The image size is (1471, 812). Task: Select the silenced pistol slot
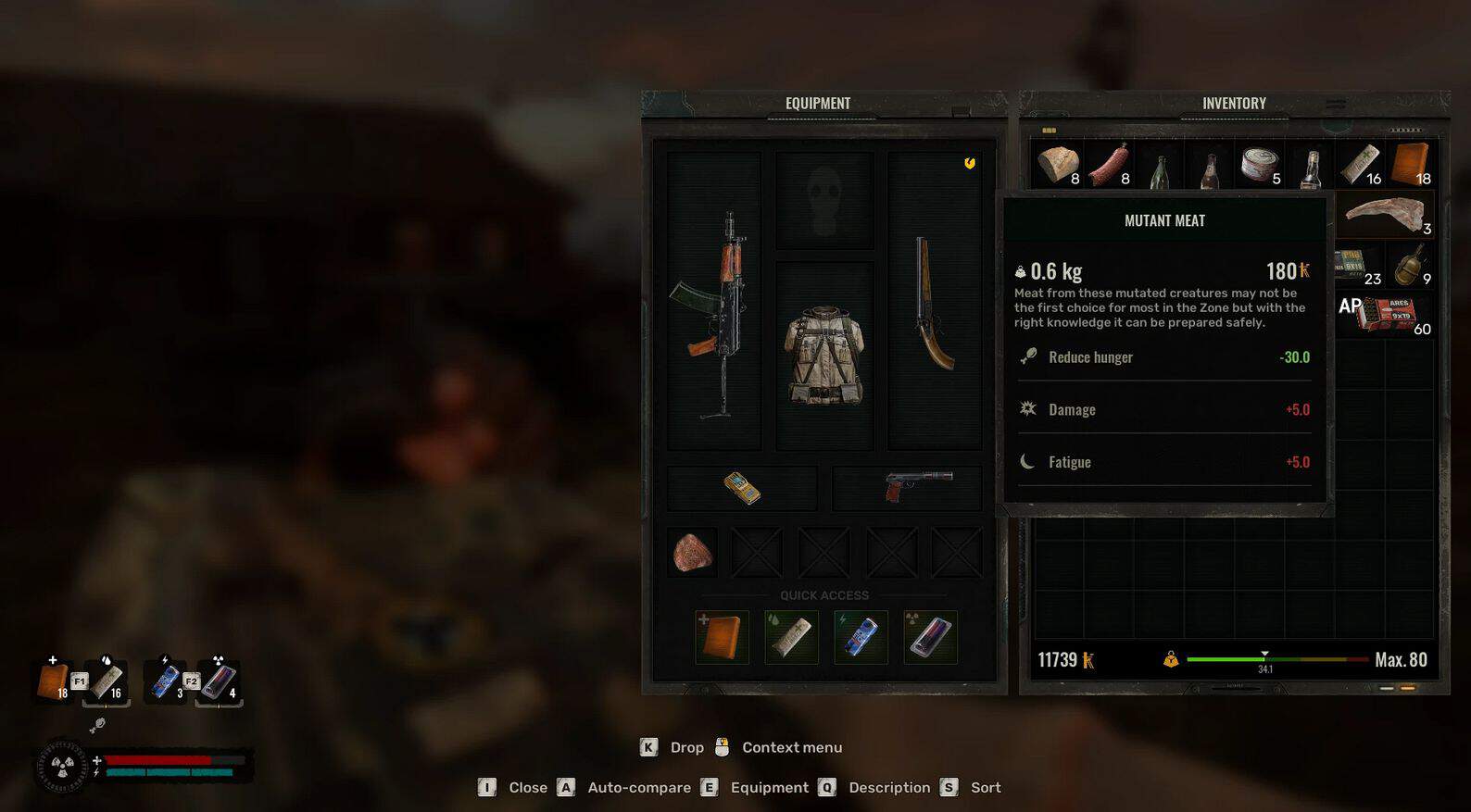908,486
